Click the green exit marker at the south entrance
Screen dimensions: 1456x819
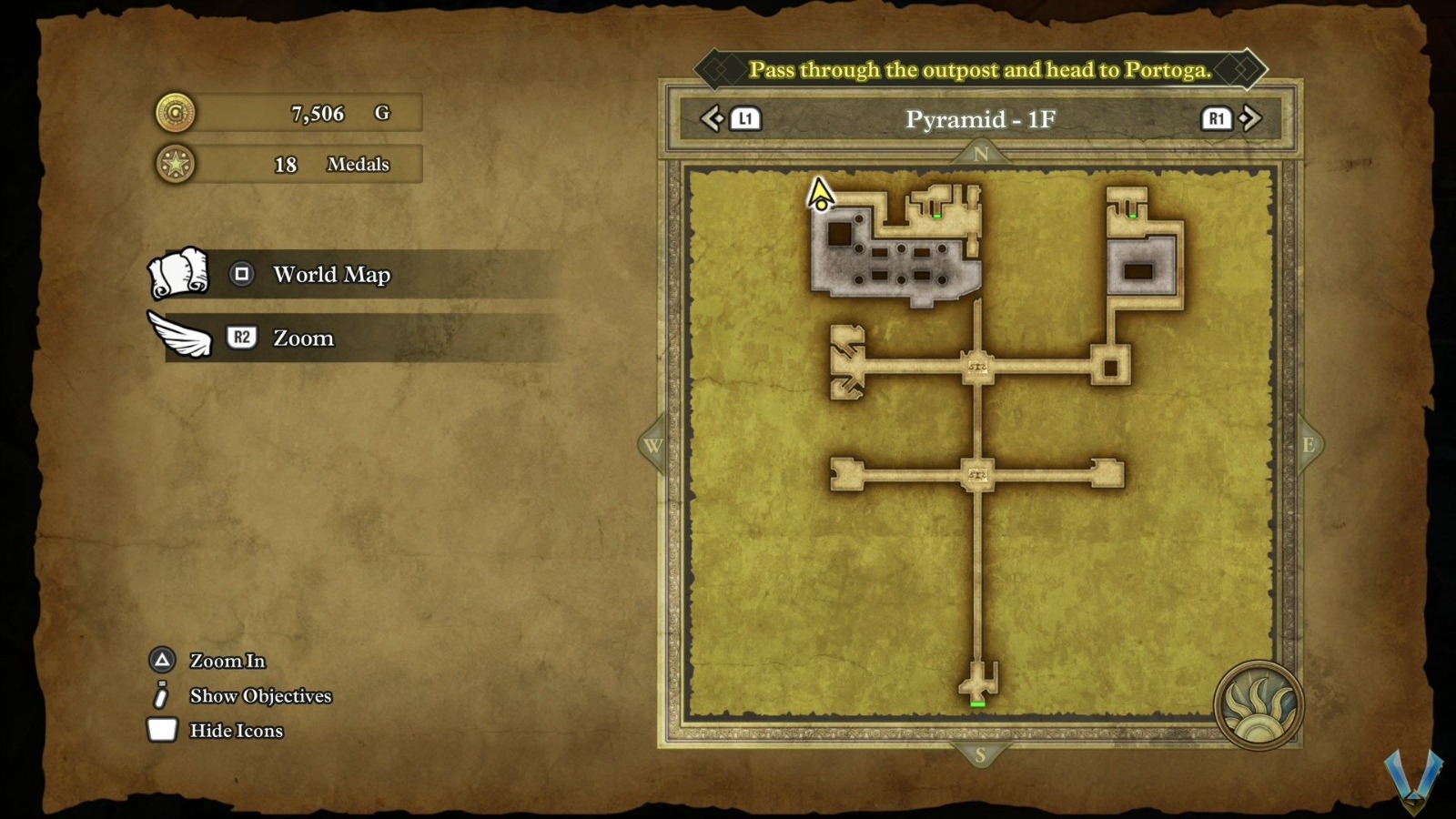(x=977, y=703)
